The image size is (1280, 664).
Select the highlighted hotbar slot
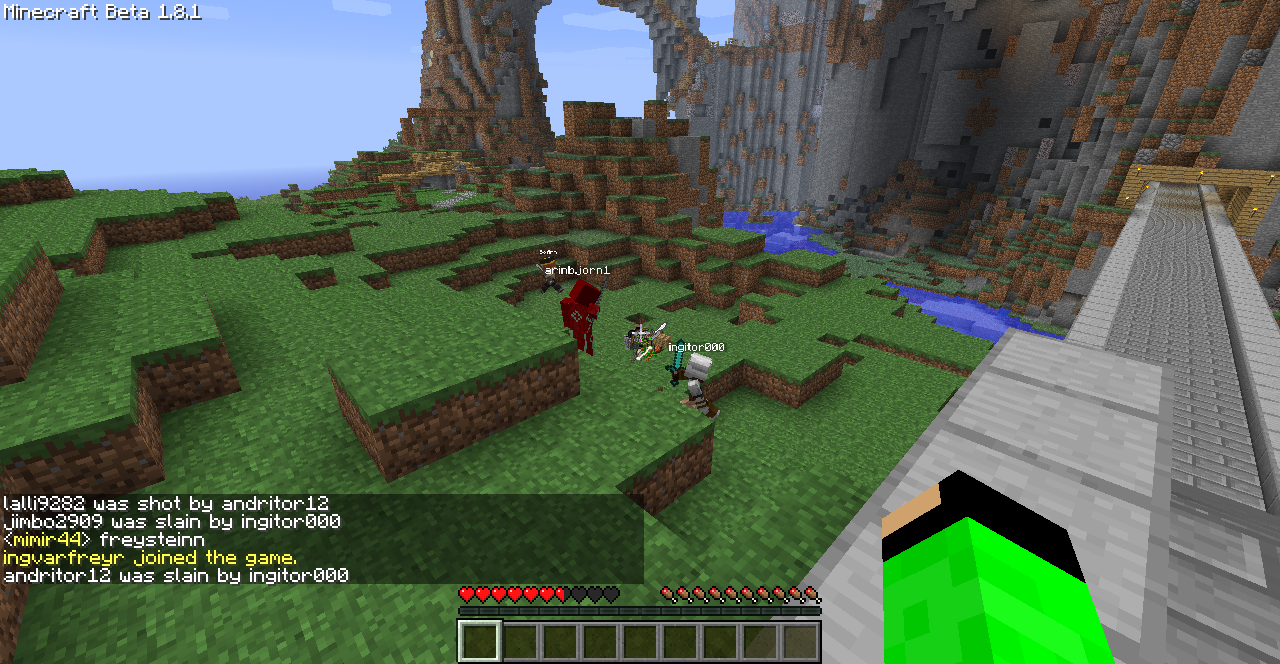(479, 641)
